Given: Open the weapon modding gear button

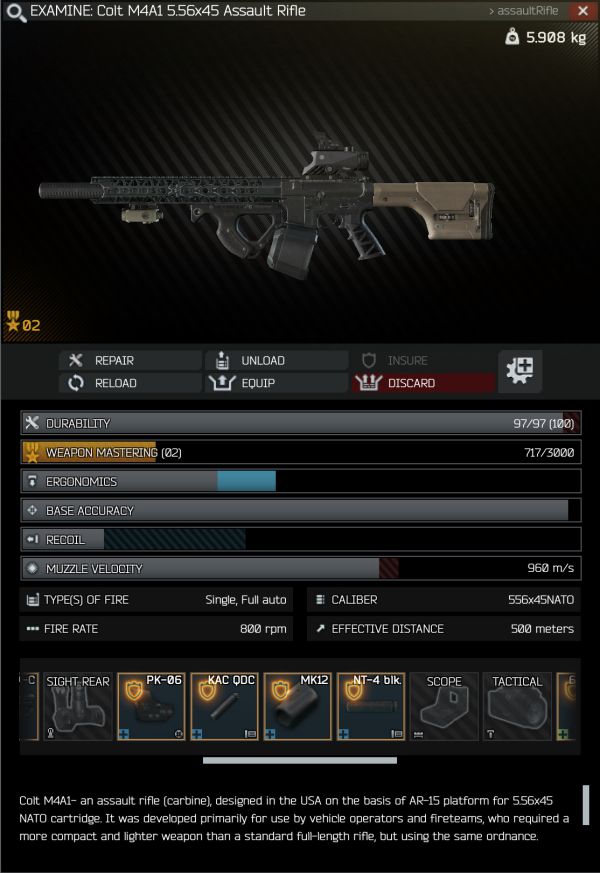Looking at the screenshot, I should [520, 371].
